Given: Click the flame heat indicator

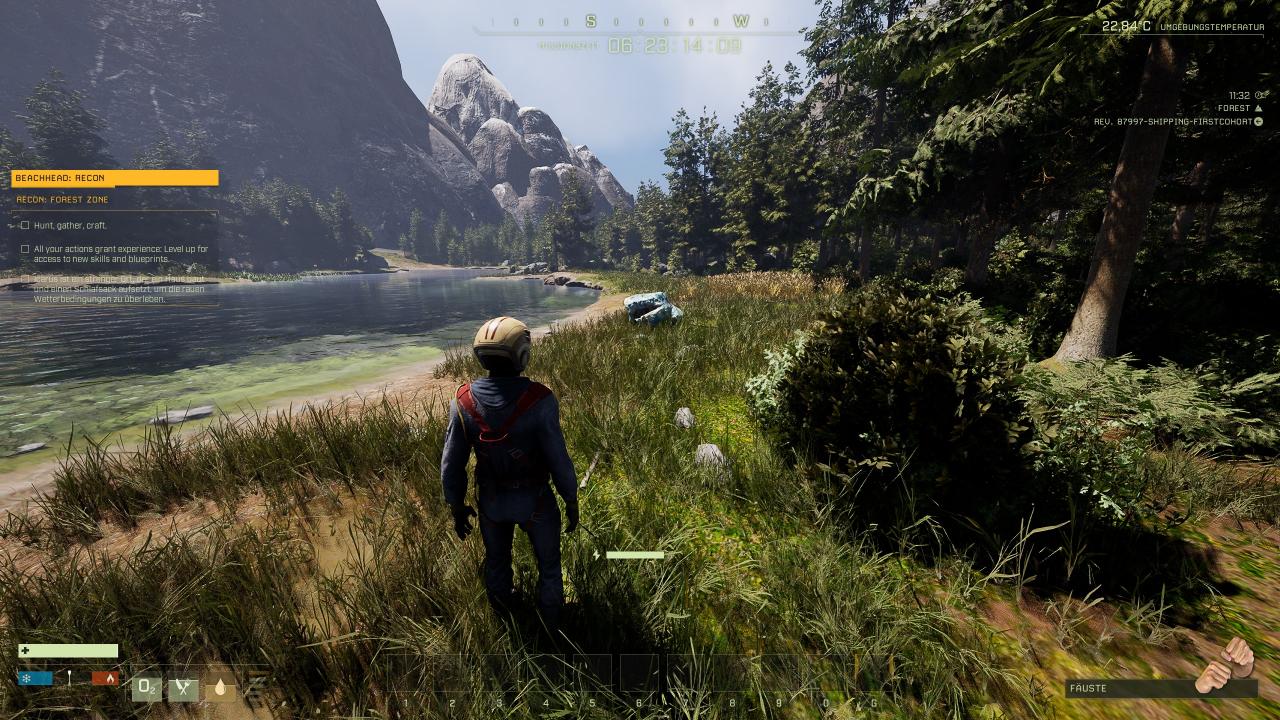Looking at the screenshot, I should click(x=104, y=678).
